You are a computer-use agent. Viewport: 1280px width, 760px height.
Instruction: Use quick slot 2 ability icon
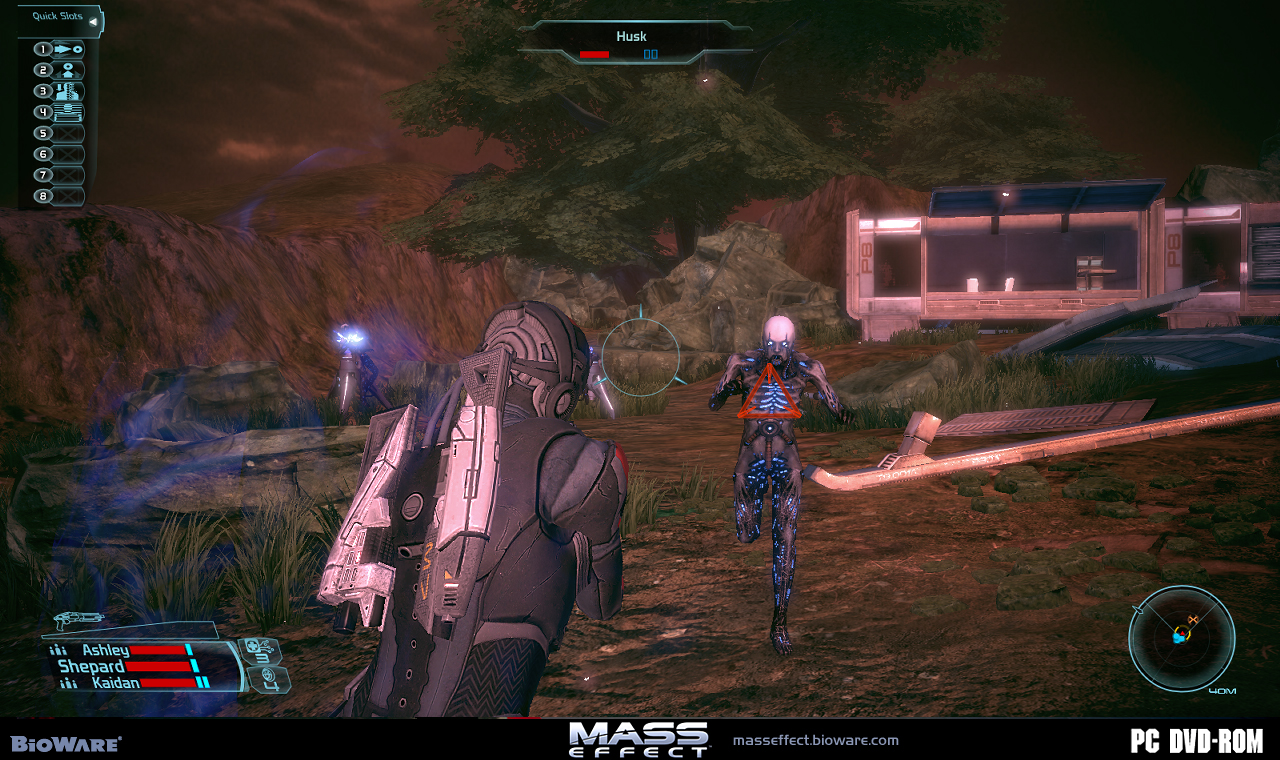[68, 70]
